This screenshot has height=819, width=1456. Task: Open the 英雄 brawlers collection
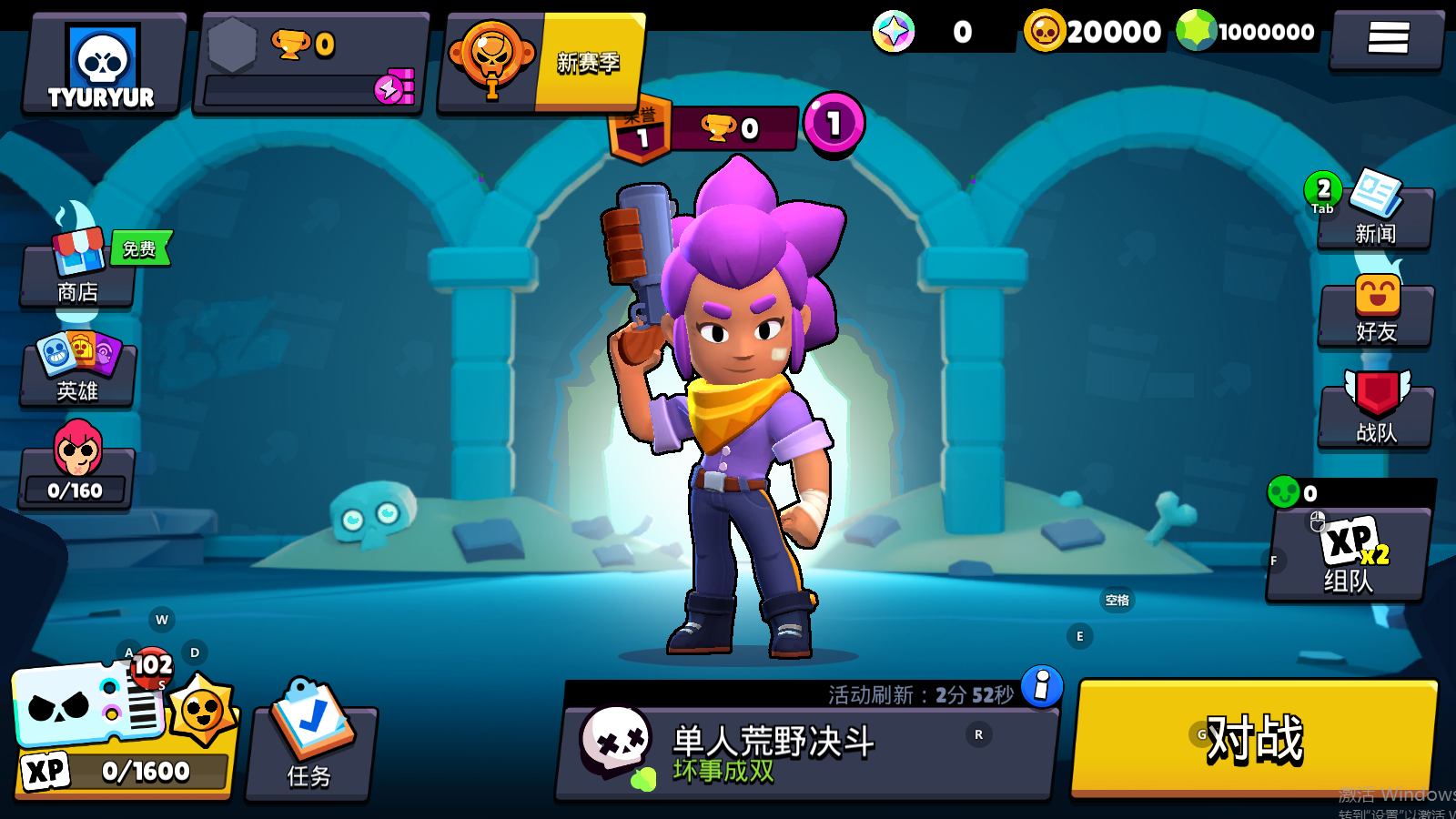pyautogui.click(x=78, y=369)
